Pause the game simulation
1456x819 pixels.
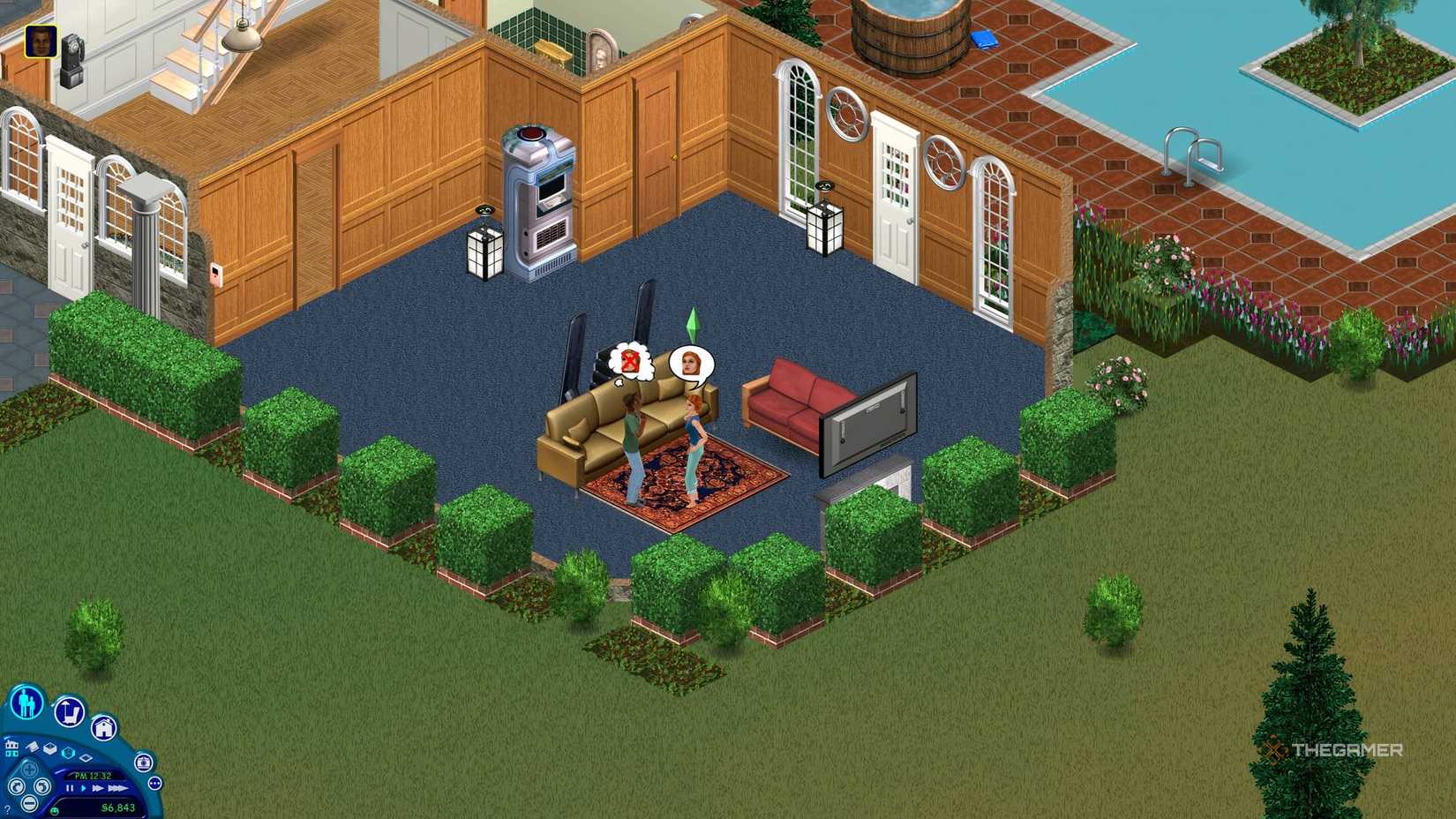(70, 788)
